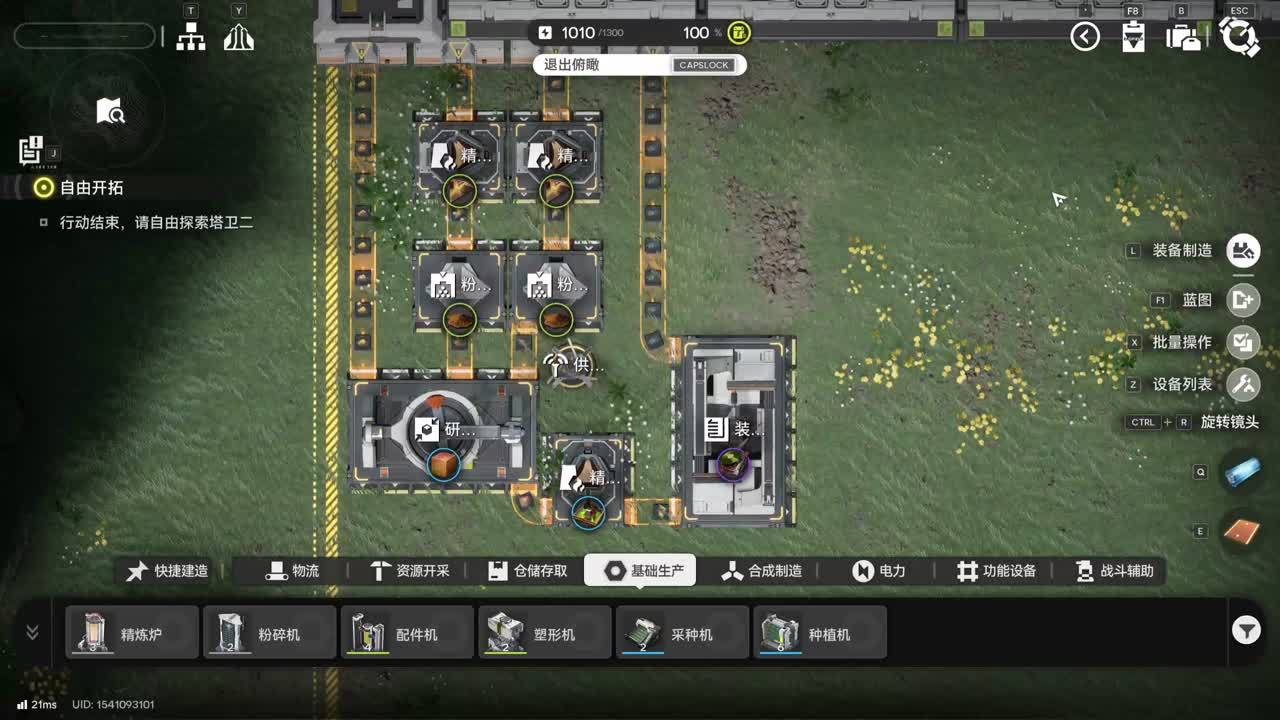Select the 种植机 building slot
Viewport: 1280px width, 720px height.
pyautogui.click(x=820, y=633)
